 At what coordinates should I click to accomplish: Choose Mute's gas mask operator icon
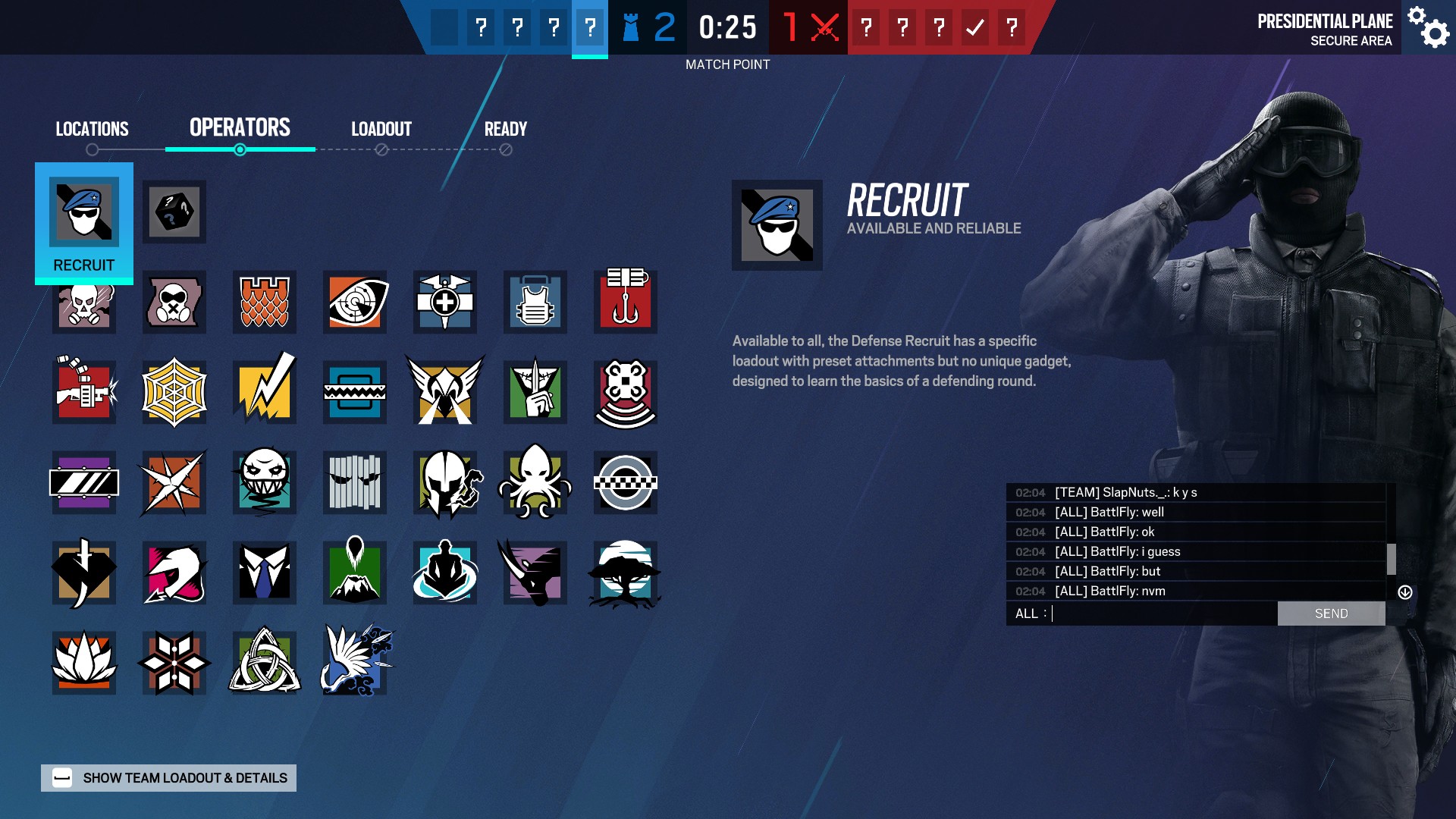(174, 301)
